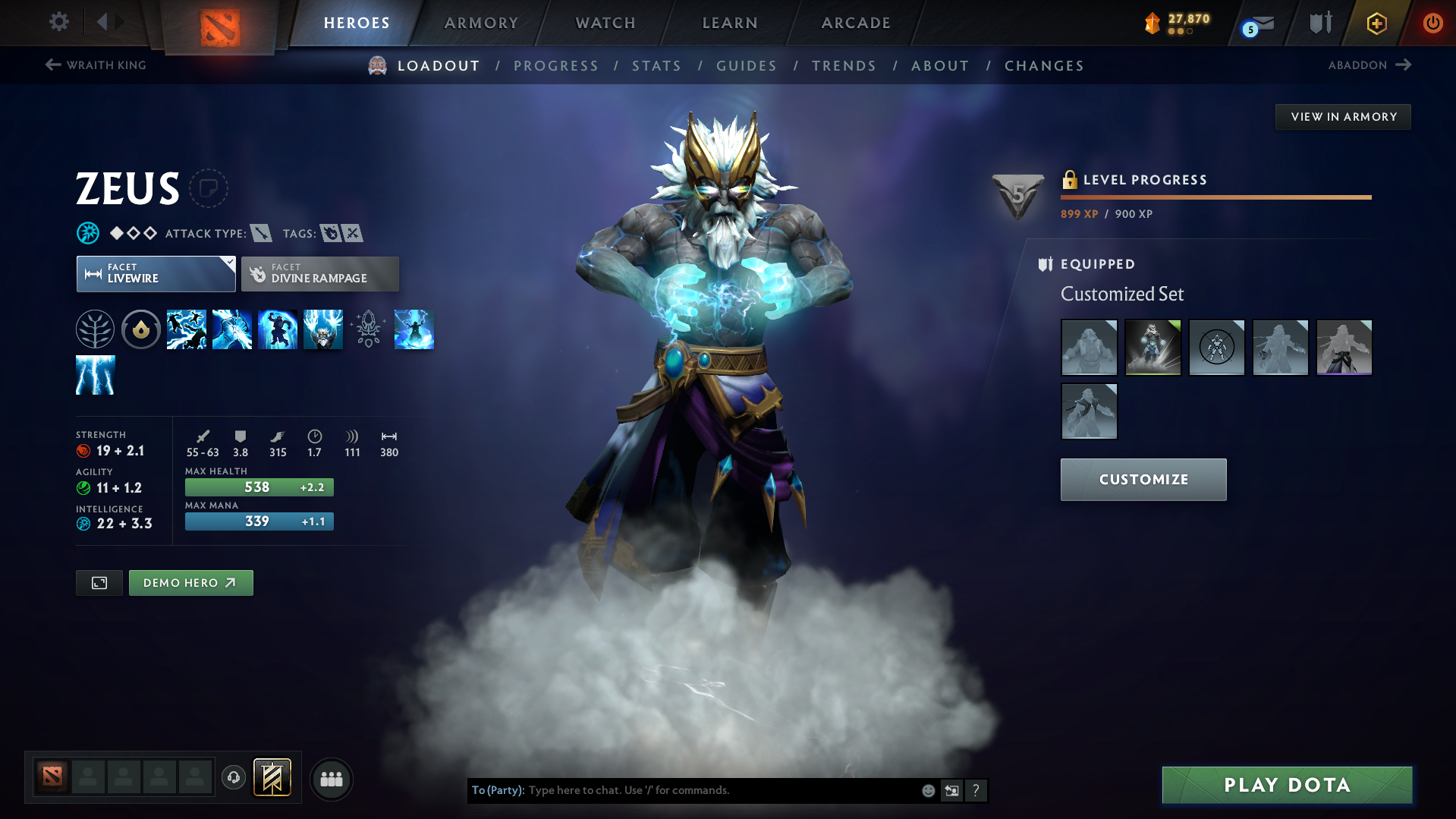
Task: Open the voice chat headset icon
Action: [x=234, y=778]
